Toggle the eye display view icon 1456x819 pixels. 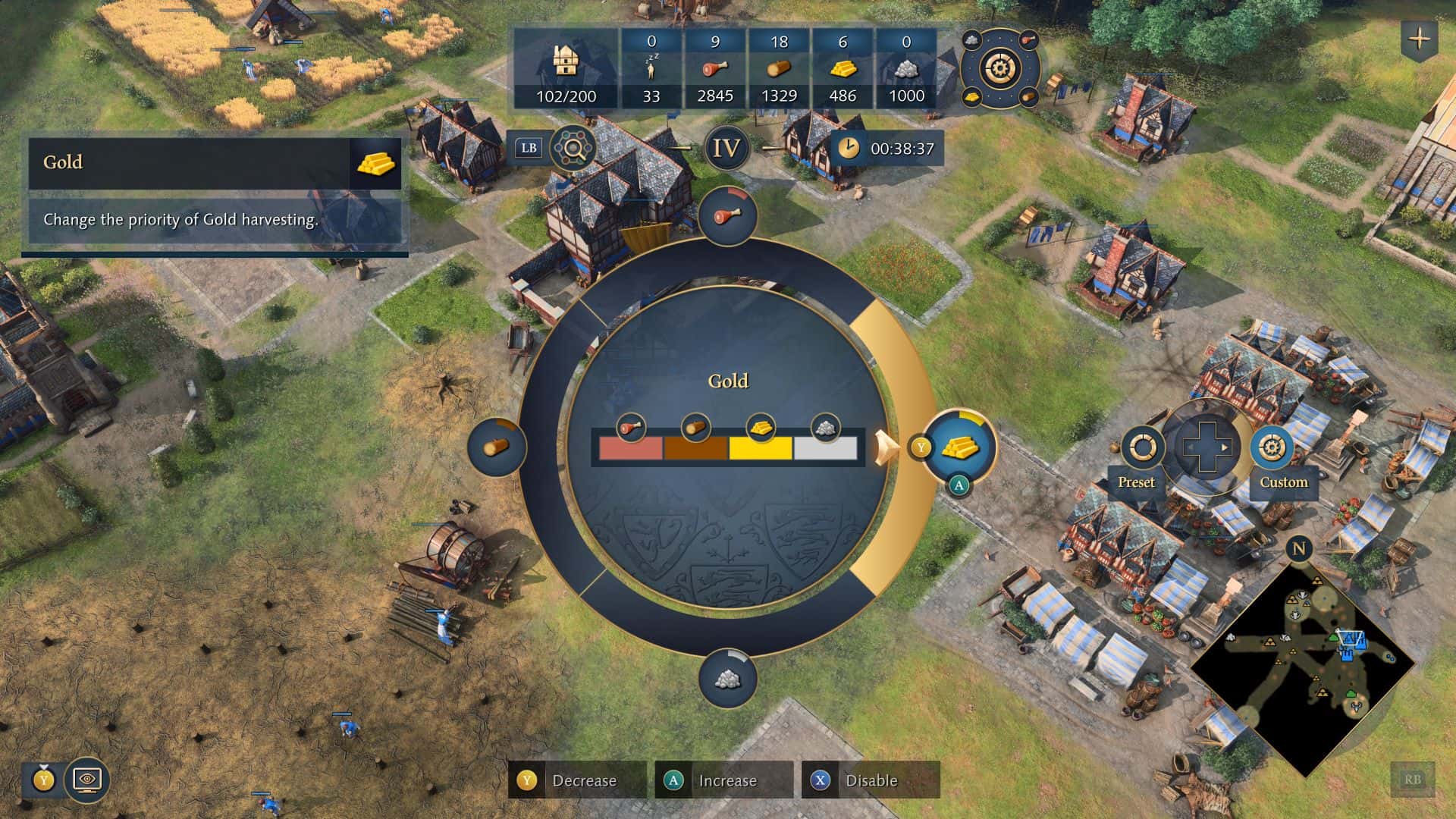(x=87, y=779)
